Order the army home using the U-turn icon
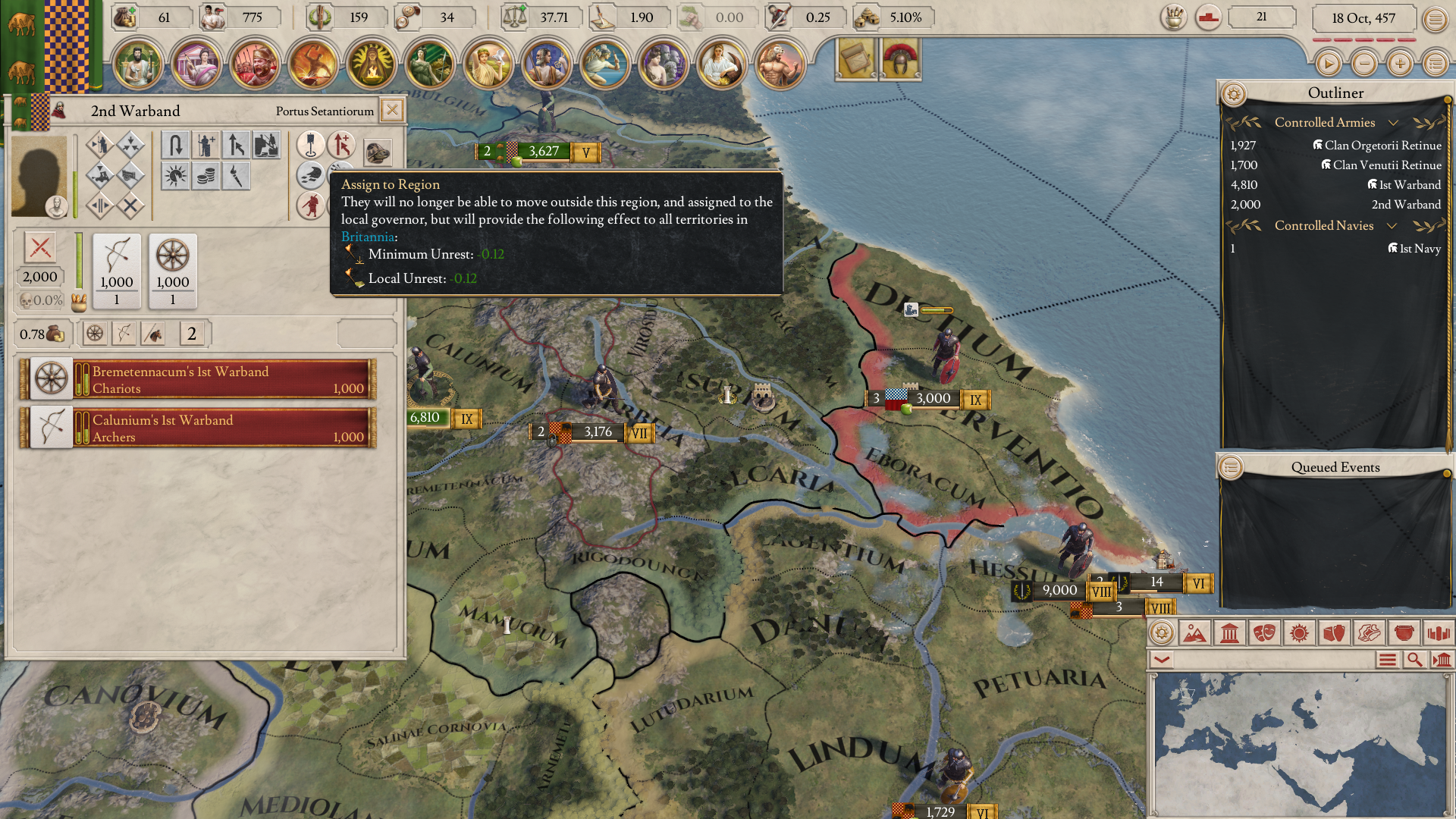This screenshot has height=819, width=1456. [x=174, y=146]
